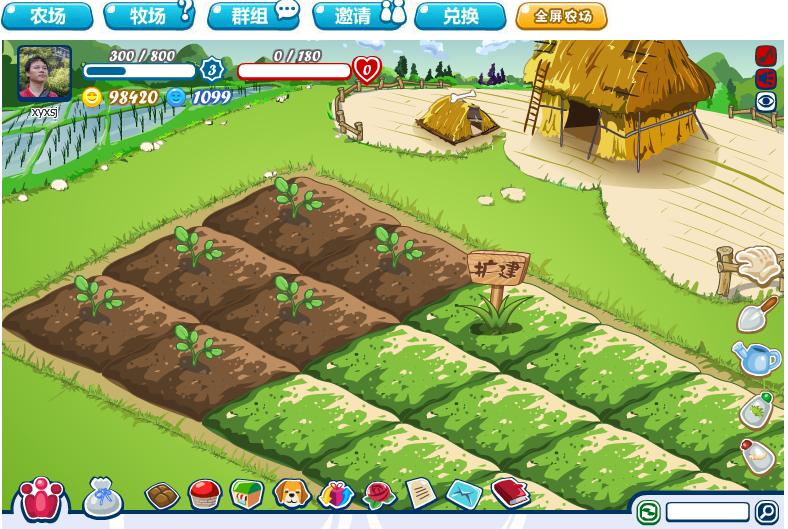Image resolution: width=788 pixels, height=529 pixels.
Task: Toggle the red speaker sound icon
Action: pyautogui.click(x=766, y=78)
